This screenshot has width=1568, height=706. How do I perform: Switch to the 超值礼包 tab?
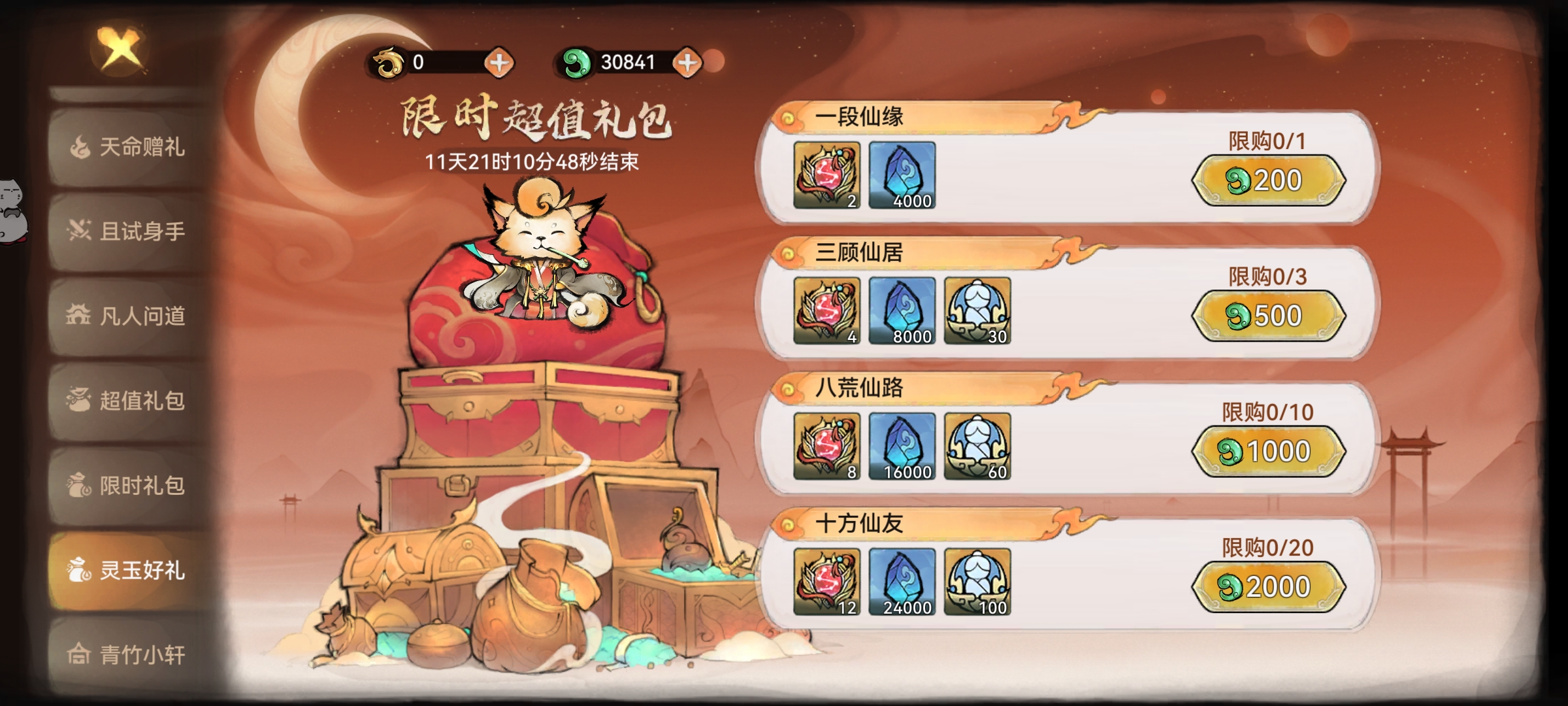(x=124, y=402)
